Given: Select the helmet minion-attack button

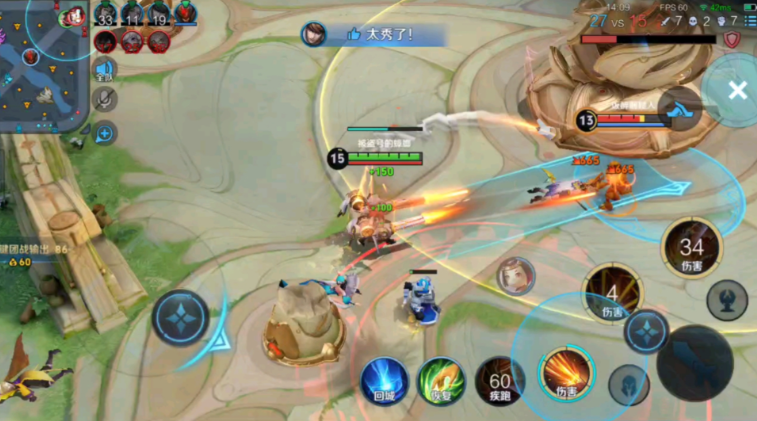Looking at the screenshot, I should pyautogui.click(x=628, y=383).
